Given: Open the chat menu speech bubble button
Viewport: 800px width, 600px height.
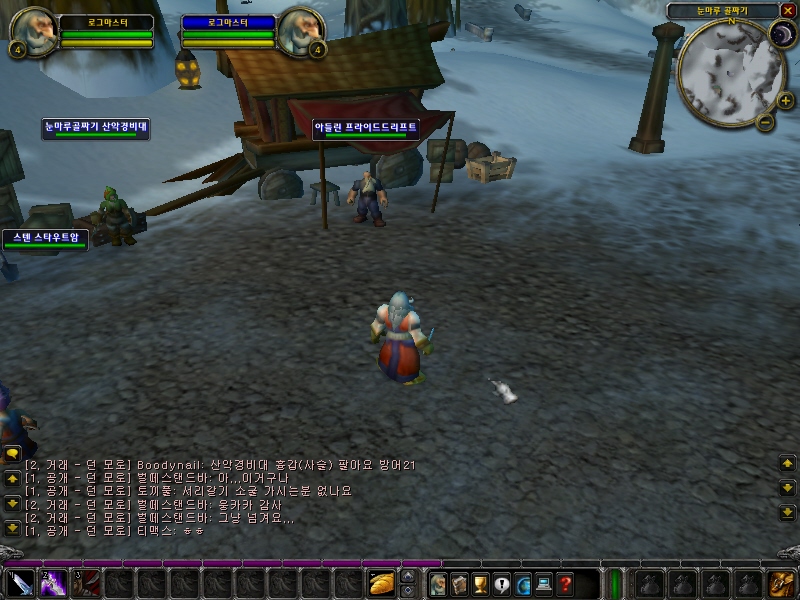Looking at the screenshot, I should tap(13, 453).
